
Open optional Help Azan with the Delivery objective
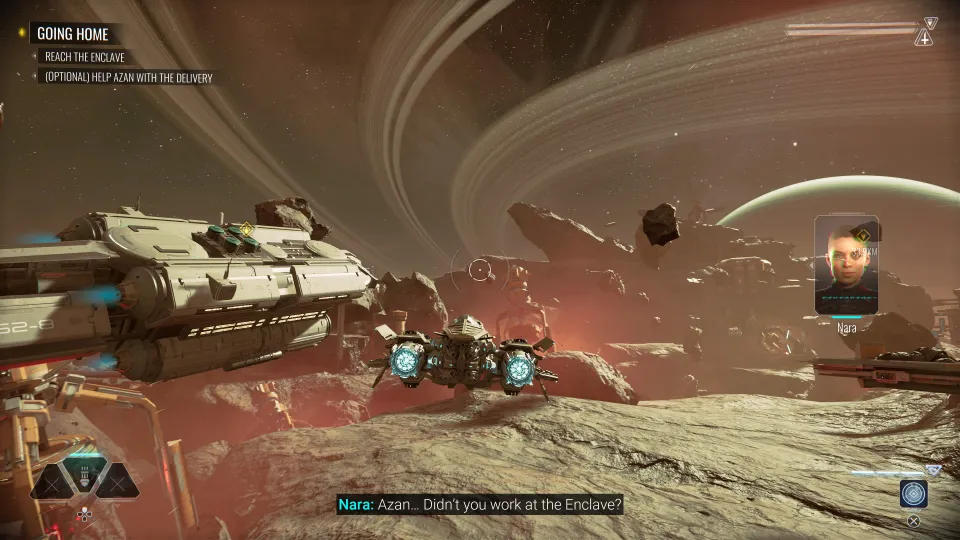click(x=128, y=77)
